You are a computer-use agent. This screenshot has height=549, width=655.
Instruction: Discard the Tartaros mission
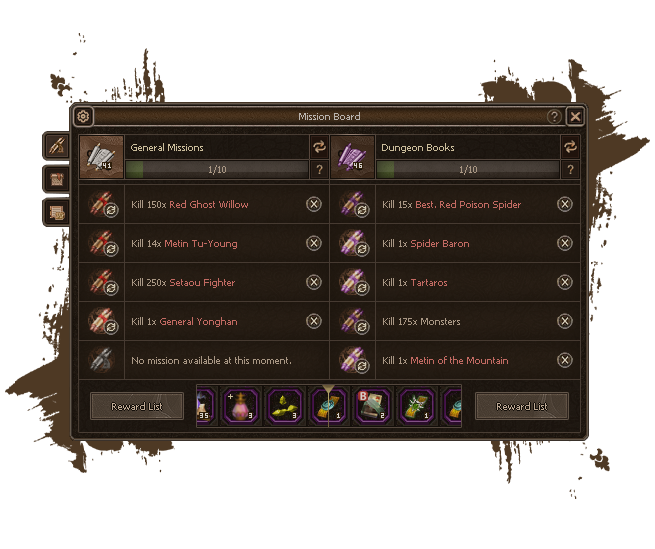click(x=565, y=282)
